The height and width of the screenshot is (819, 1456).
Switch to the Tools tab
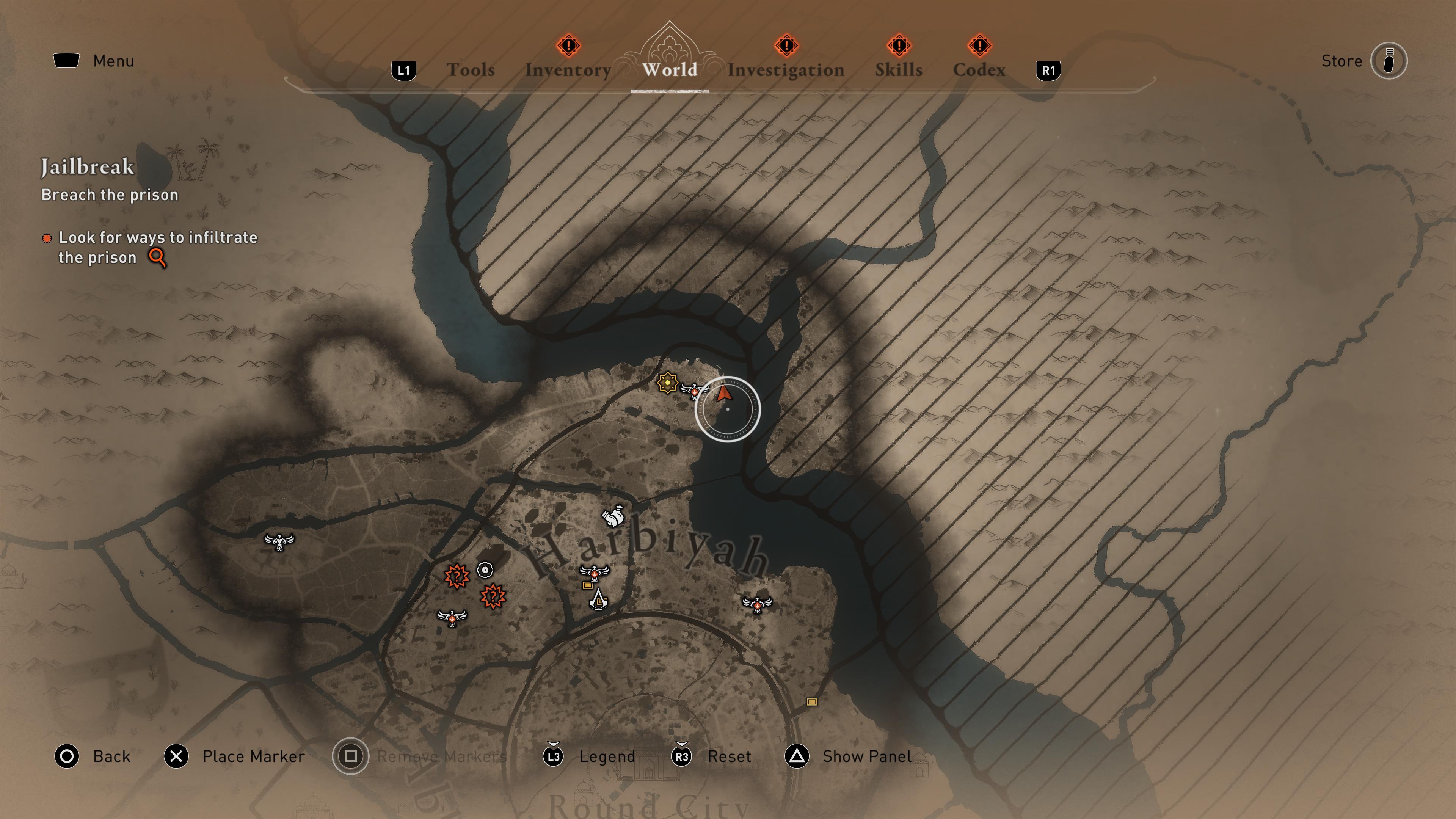(x=470, y=69)
